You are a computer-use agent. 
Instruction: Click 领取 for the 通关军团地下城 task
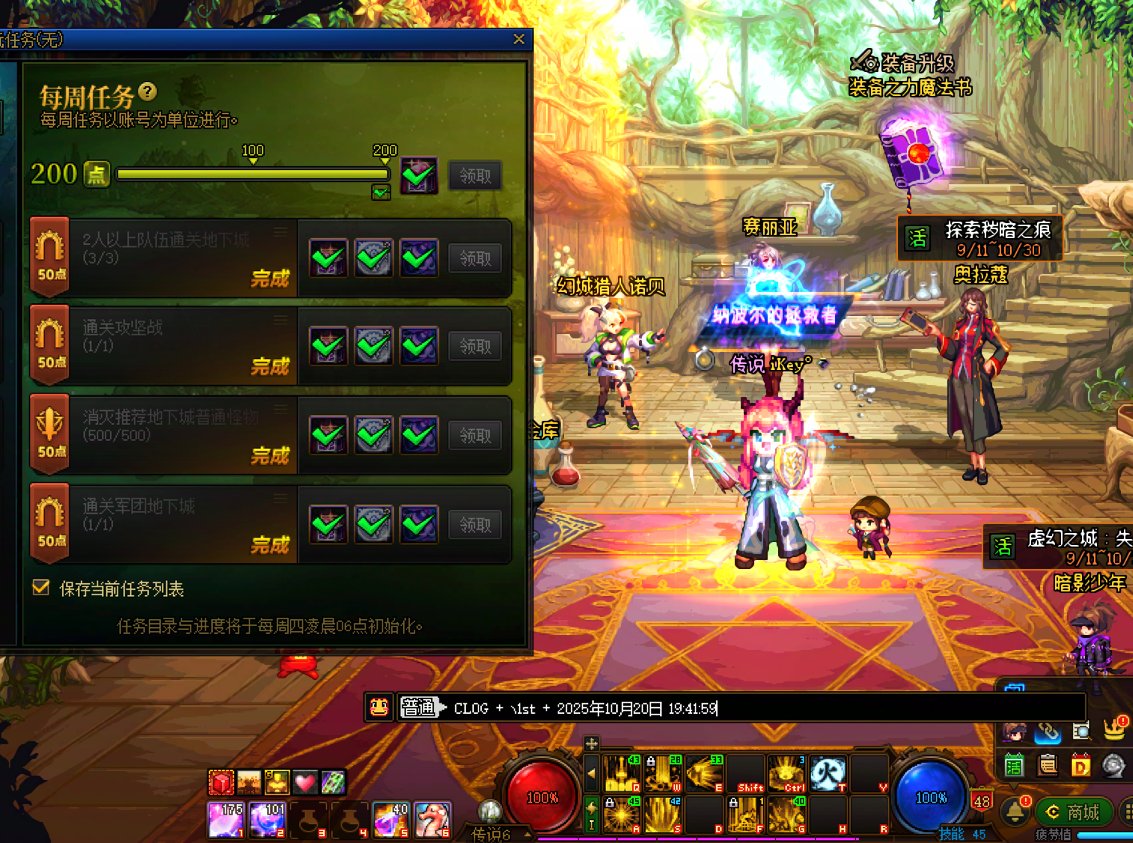click(475, 523)
